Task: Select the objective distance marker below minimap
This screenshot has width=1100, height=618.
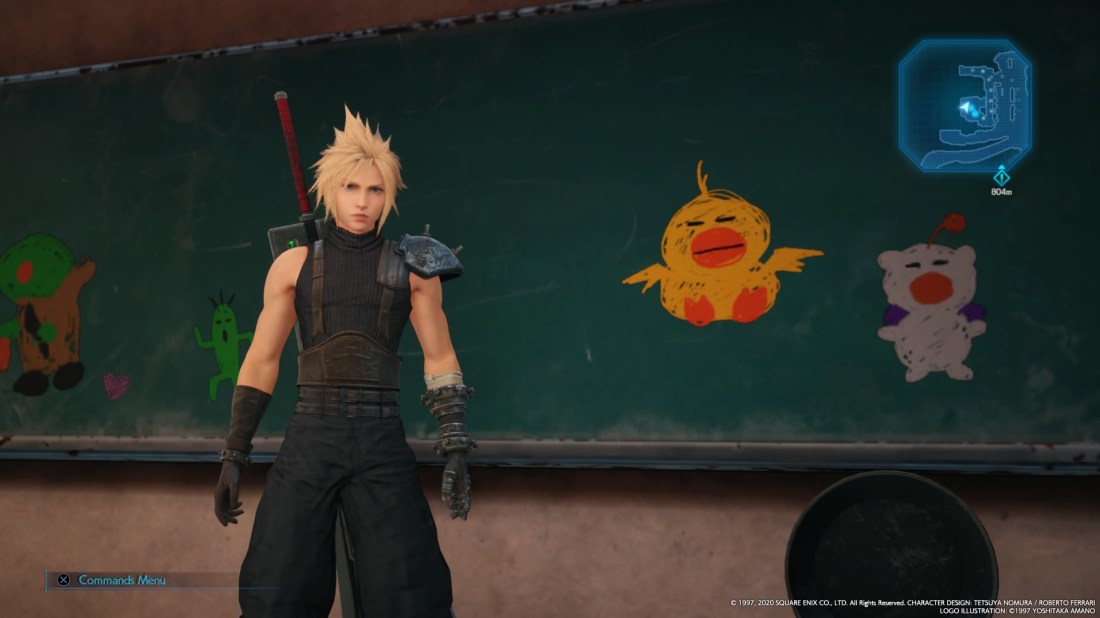Action: pos(1001,180)
